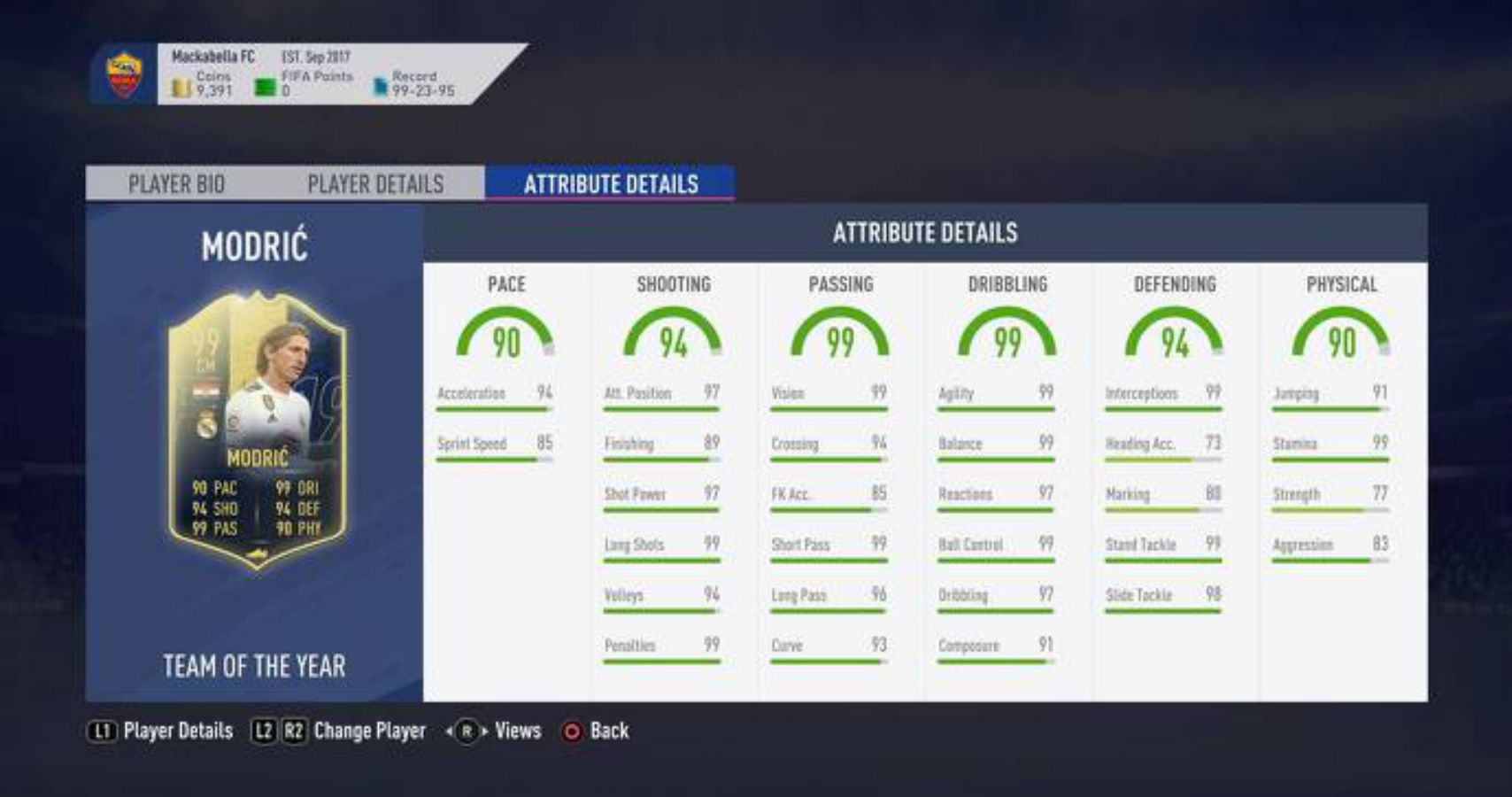Switch to the Player Details tab
1512x797 pixels.
374,184
